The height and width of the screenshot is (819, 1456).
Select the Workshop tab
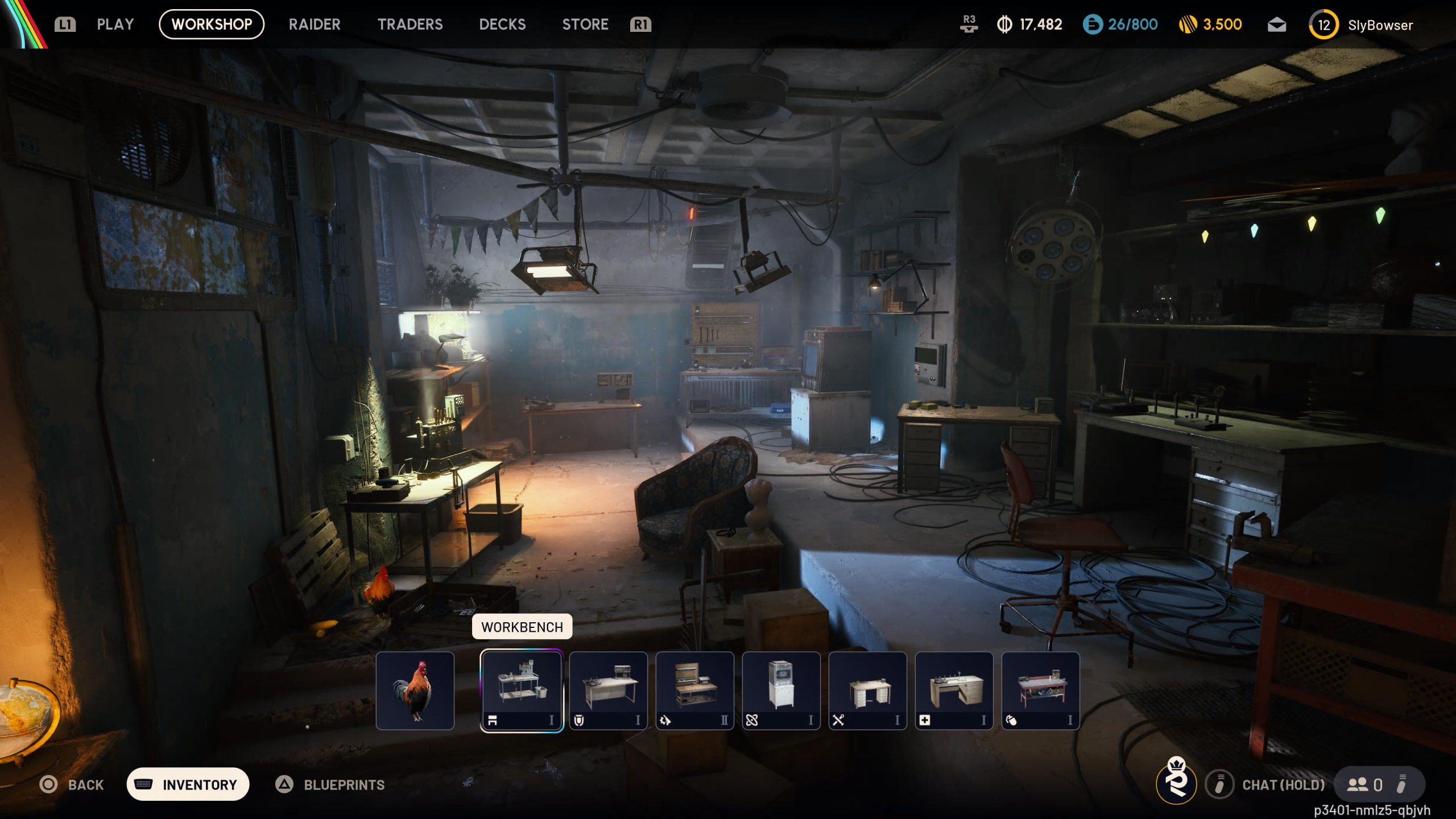[x=212, y=24]
